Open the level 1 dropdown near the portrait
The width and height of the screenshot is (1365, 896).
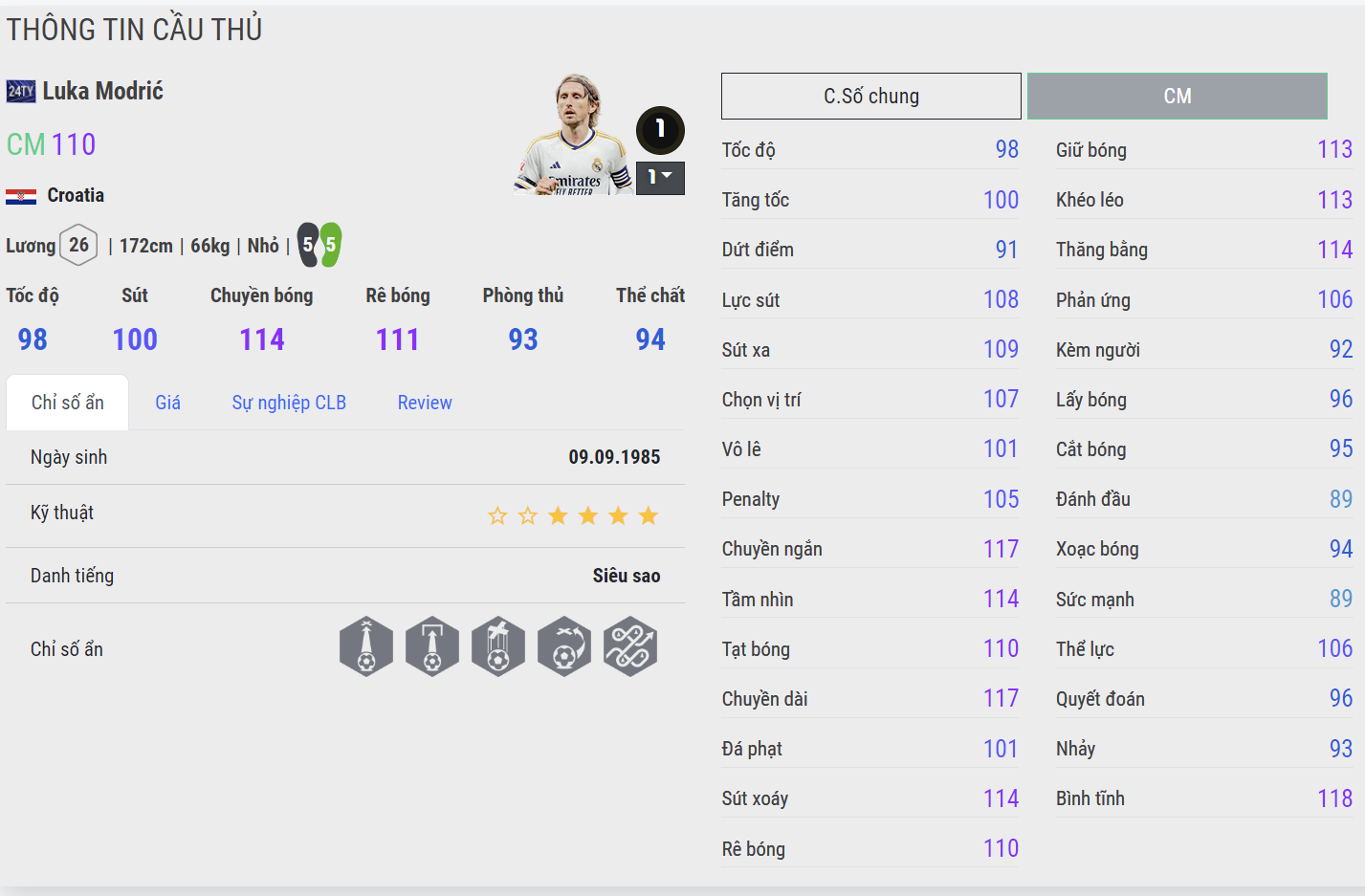click(660, 178)
